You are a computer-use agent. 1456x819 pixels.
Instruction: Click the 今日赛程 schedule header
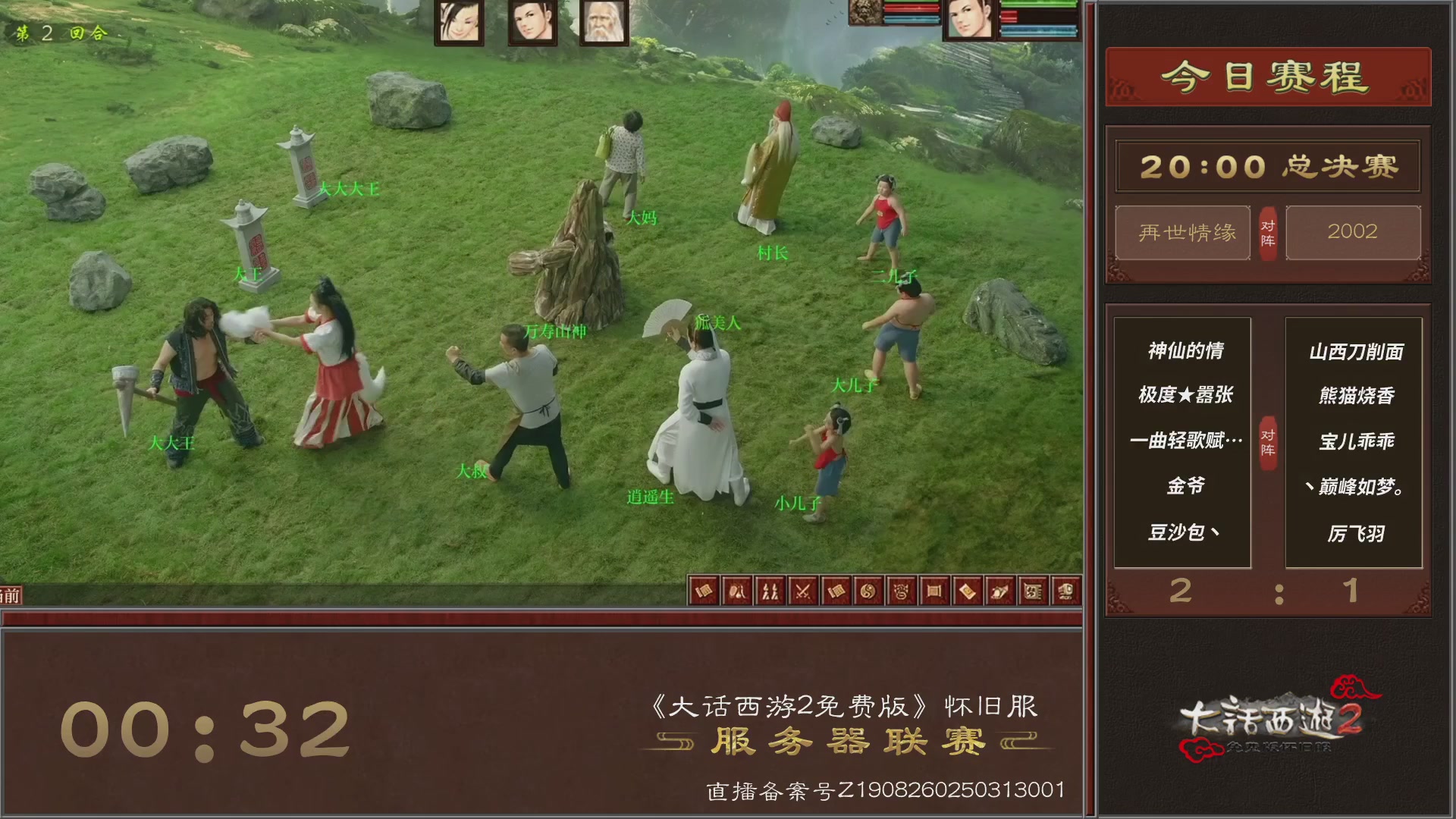[1267, 74]
